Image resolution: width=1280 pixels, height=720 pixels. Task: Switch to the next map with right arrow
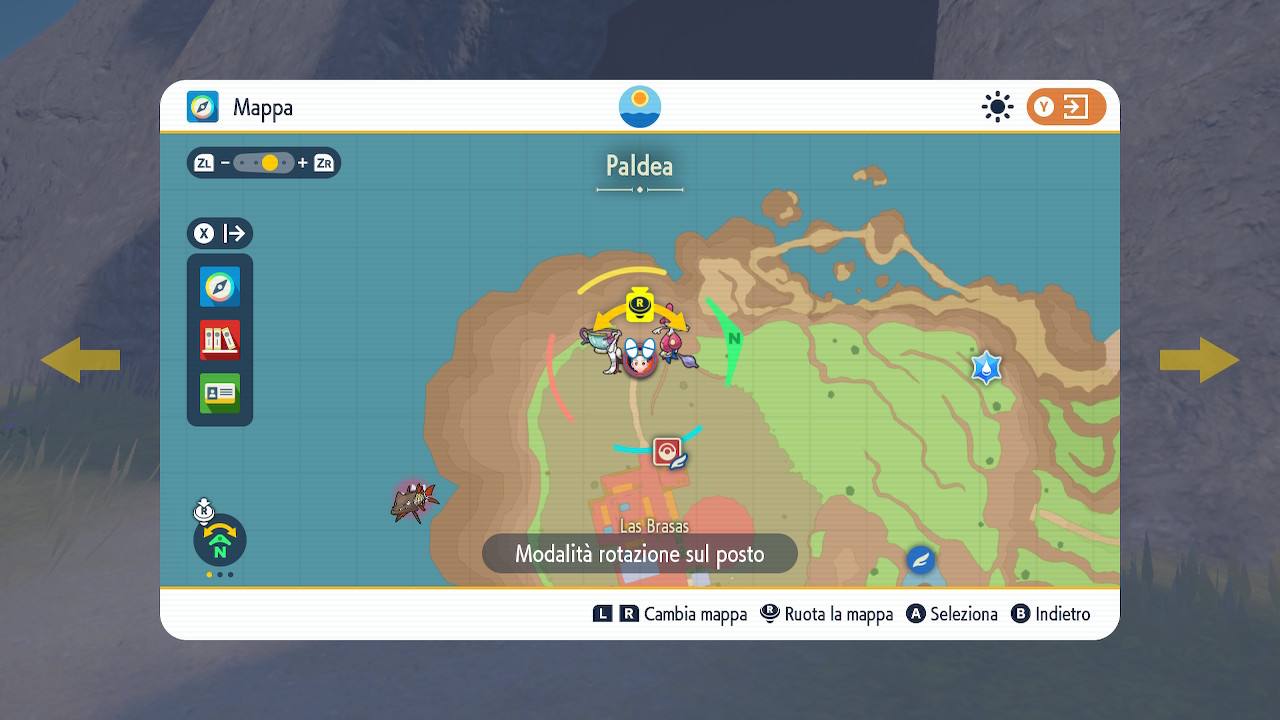(1199, 360)
